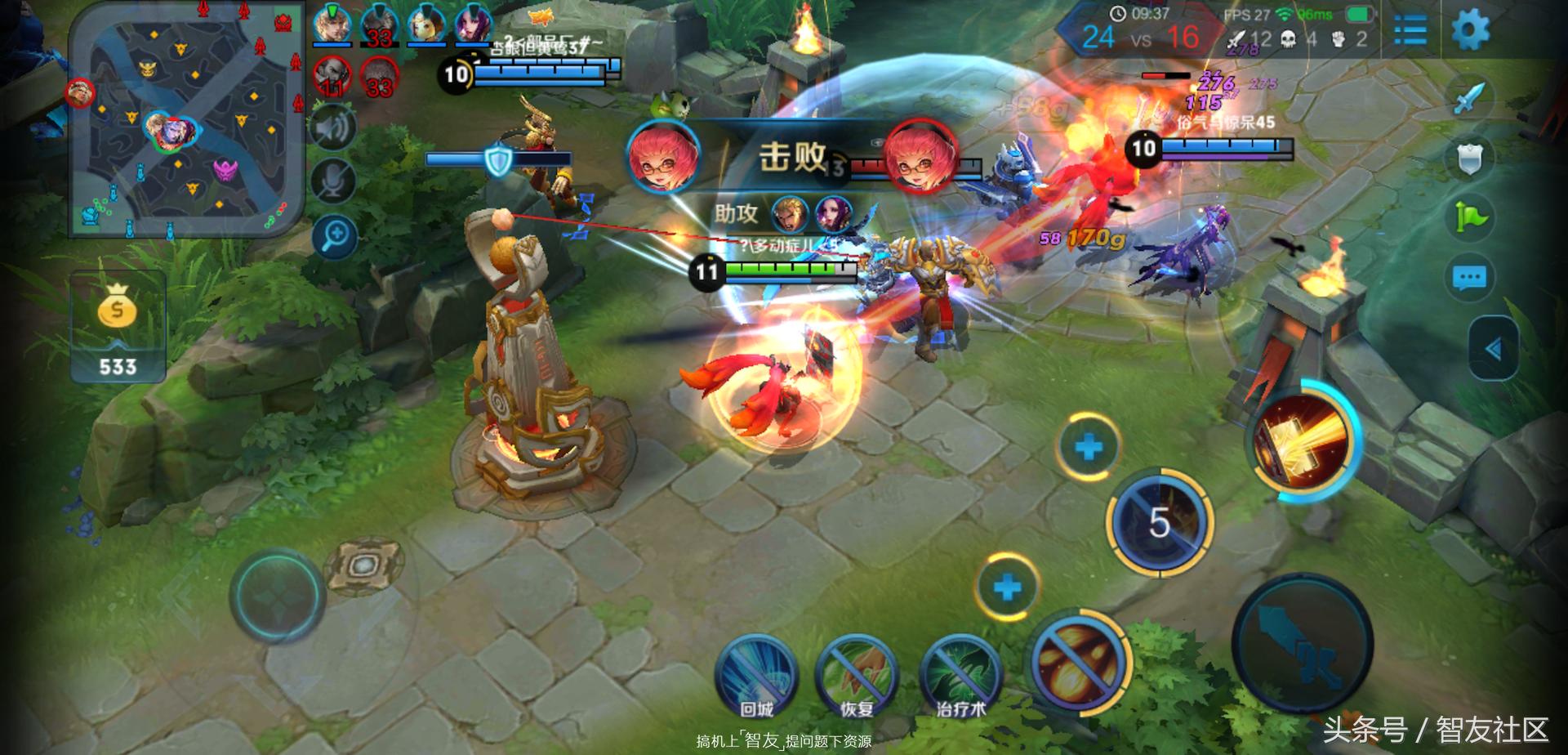Activate the magnifier zoom button

point(335,237)
